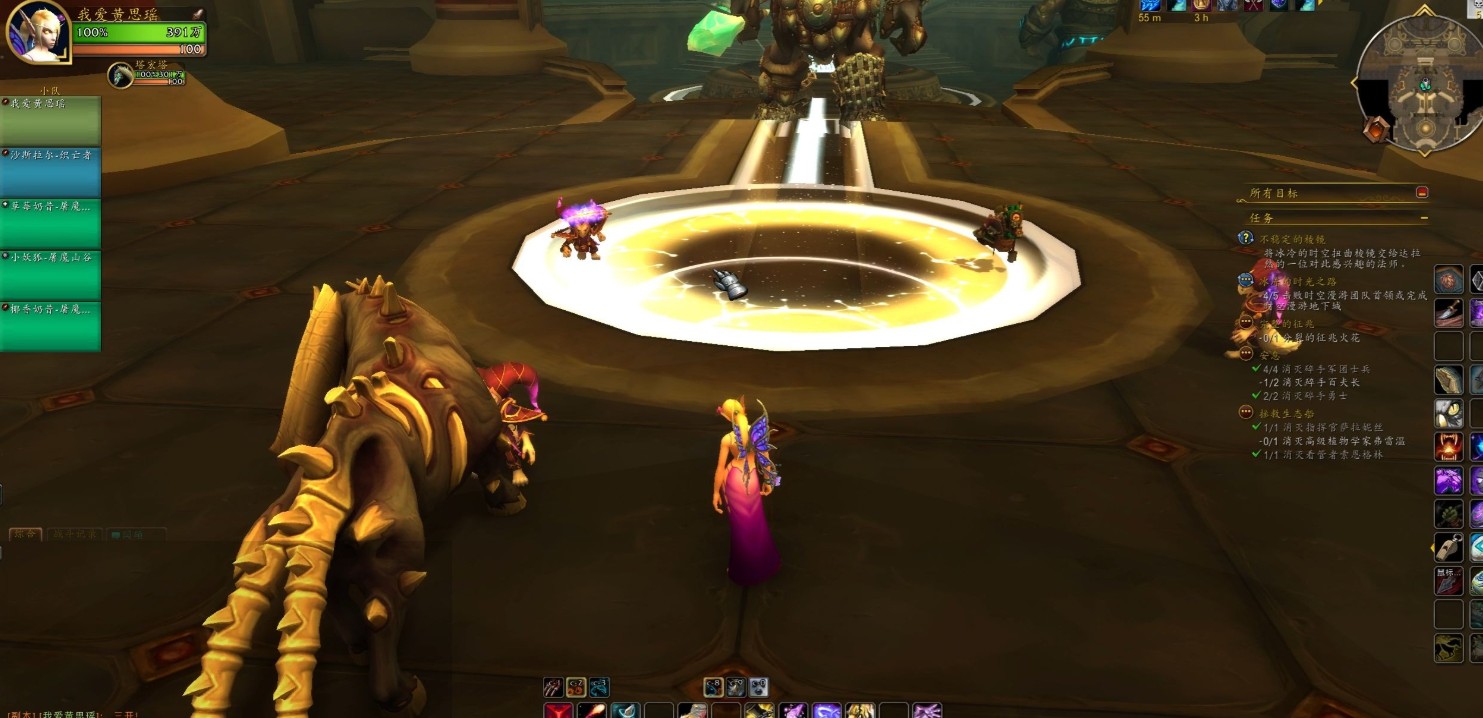Activate the fanged fiery maw ability

point(1449,446)
